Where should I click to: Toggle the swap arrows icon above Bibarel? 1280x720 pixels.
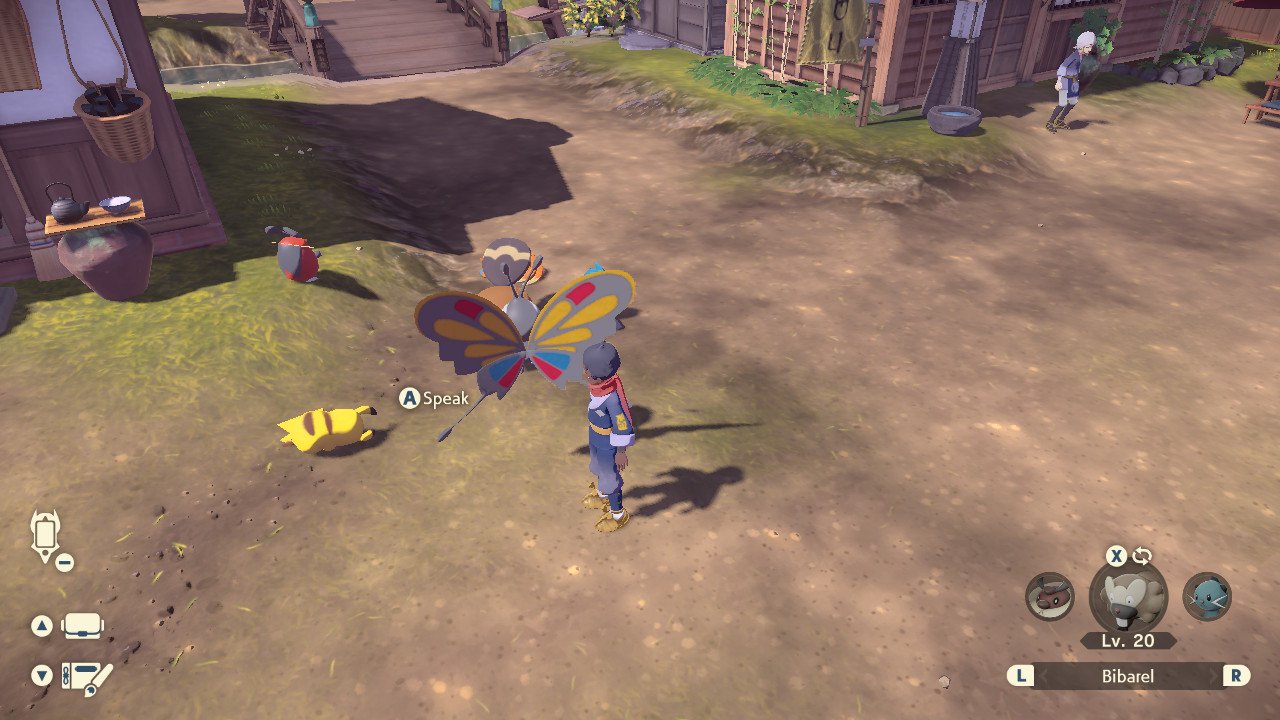[1142, 556]
